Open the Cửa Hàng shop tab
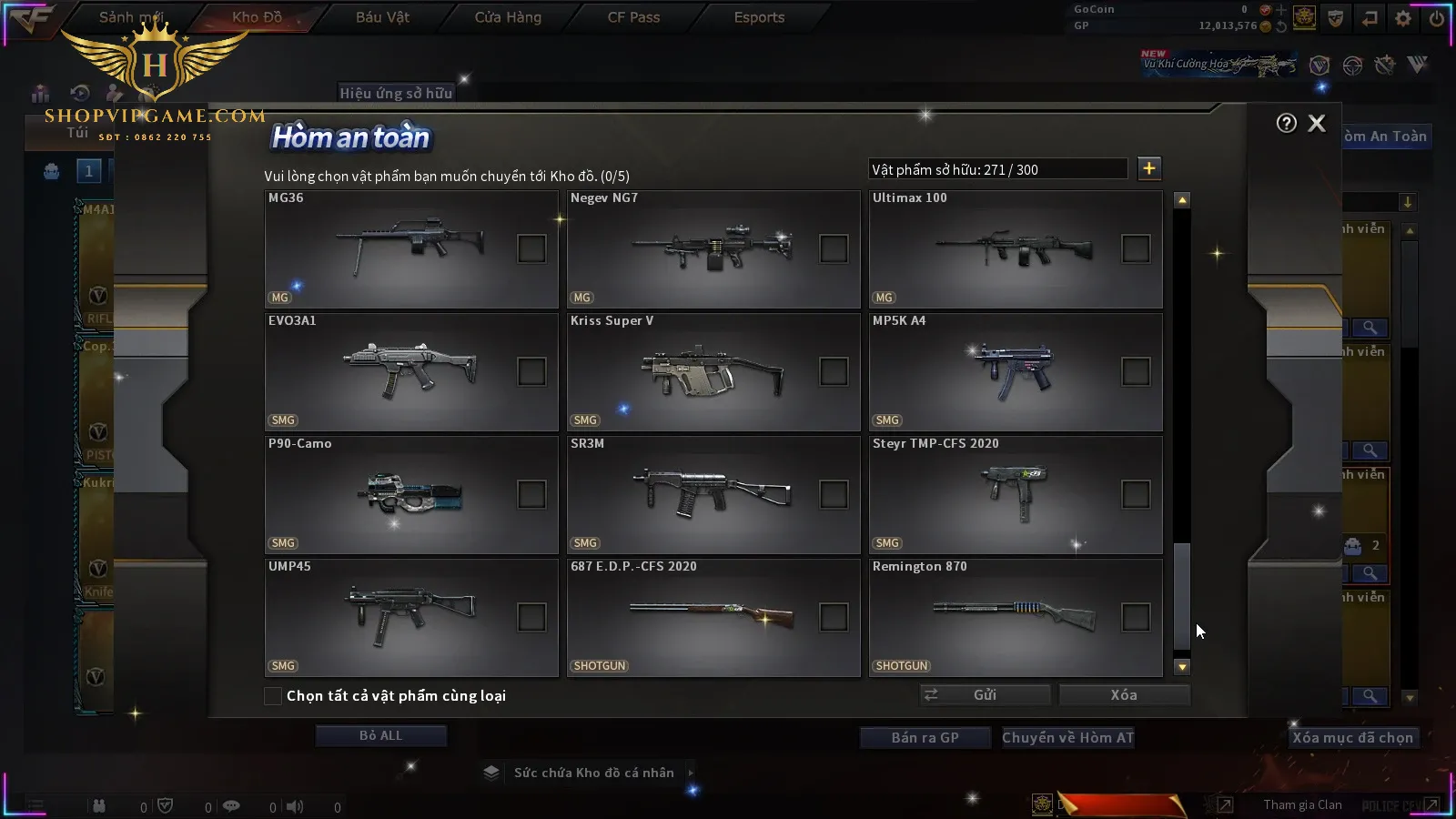The image size is (1456, 819). click(508, 17)
